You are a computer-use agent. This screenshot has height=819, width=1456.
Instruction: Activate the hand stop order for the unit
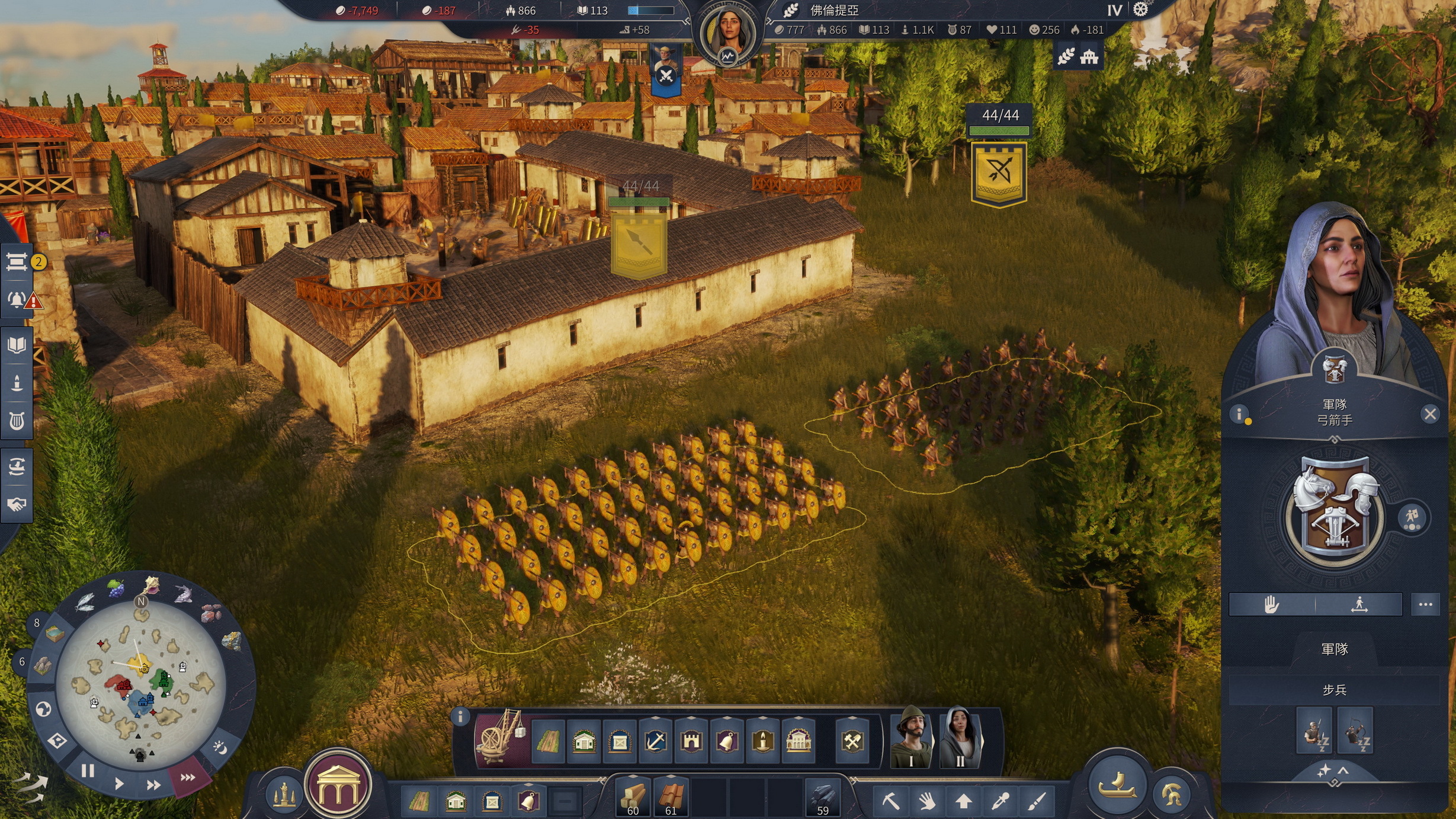(1271, 604)
